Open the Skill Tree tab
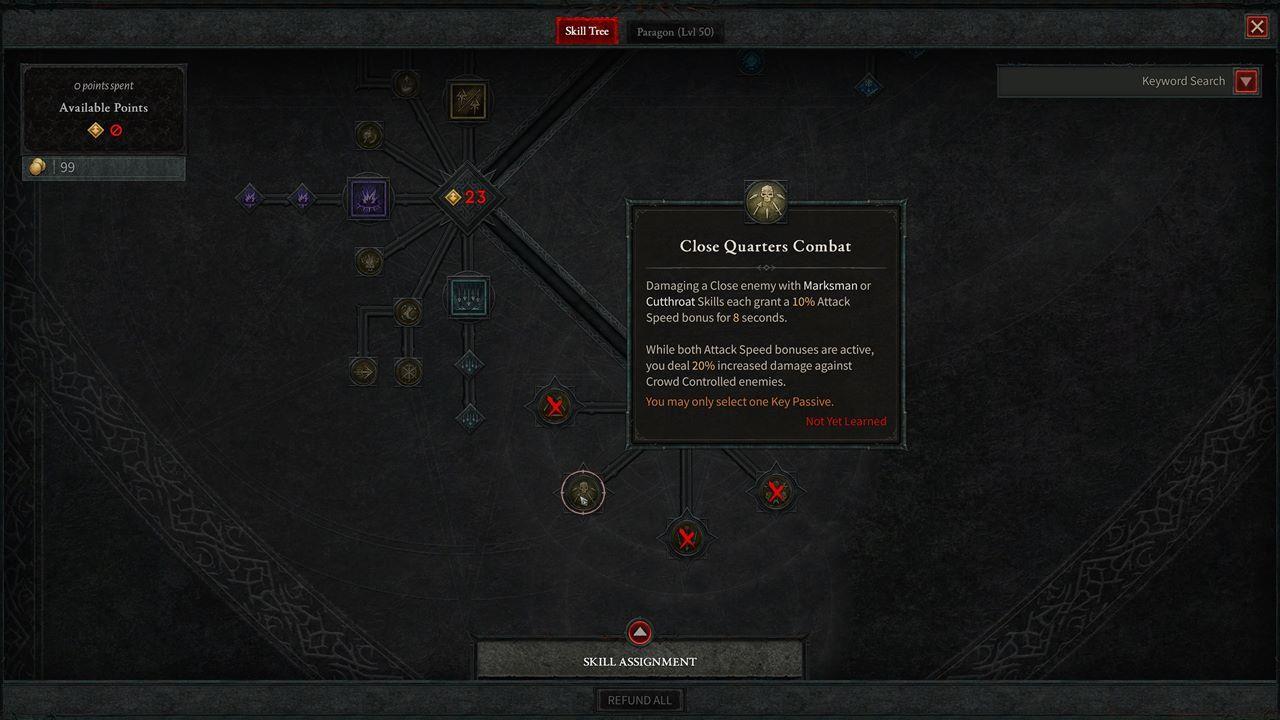Viewport: 1280px width, 720px height. pyautogui.click(x=586, y=30)
